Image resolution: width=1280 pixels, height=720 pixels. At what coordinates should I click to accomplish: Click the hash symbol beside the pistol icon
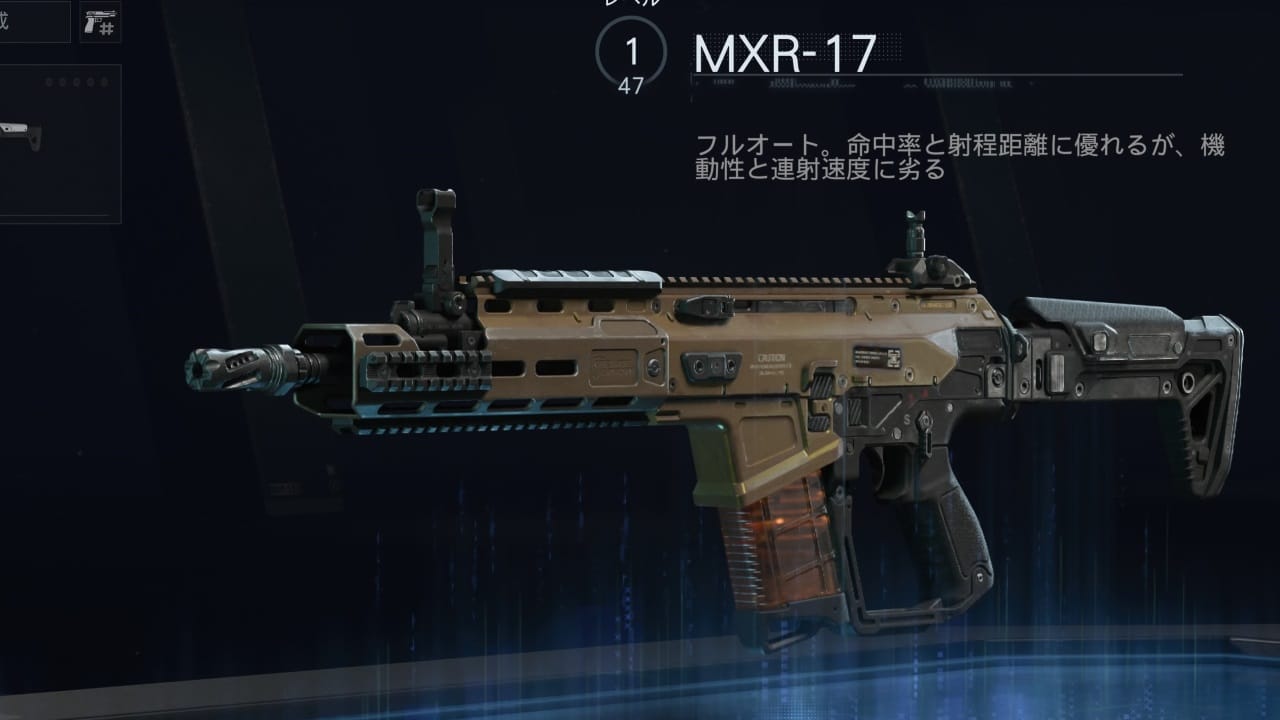[106, 29]
